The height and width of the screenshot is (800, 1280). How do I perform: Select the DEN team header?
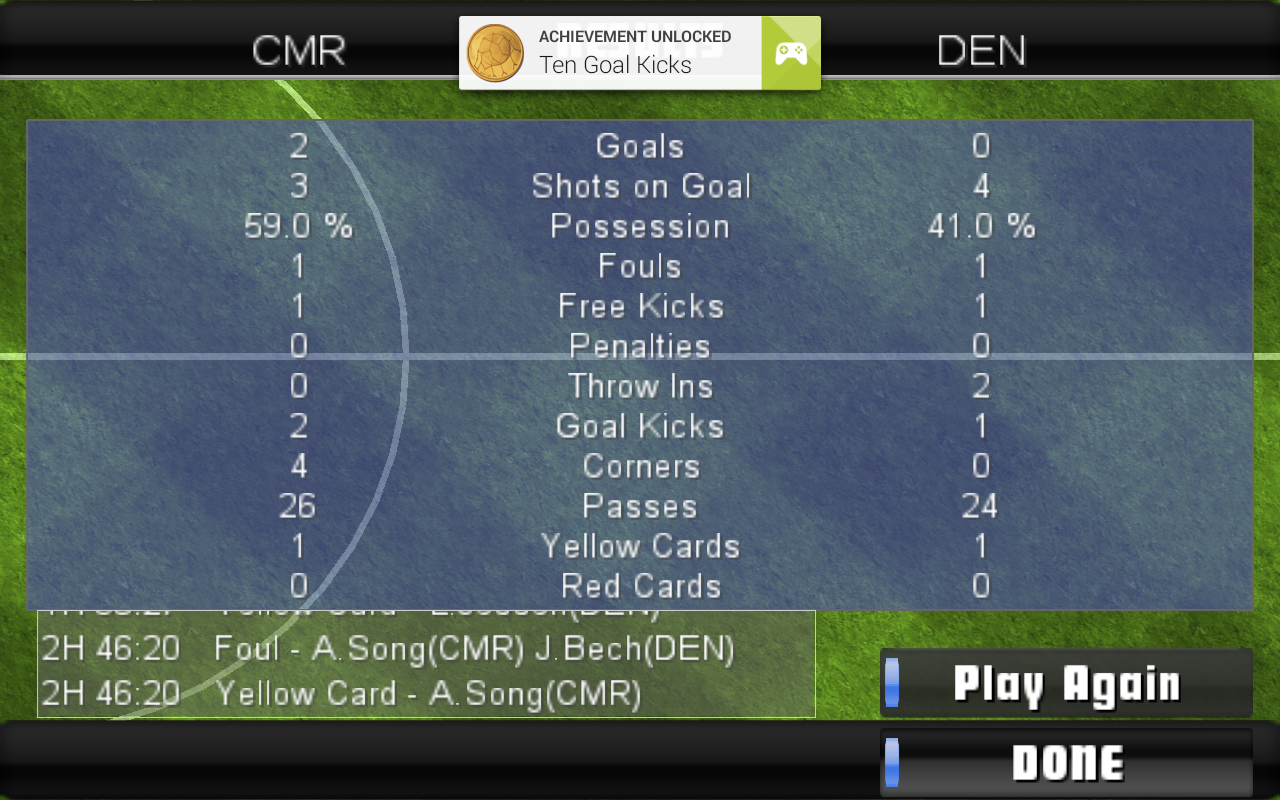point(981,51)
